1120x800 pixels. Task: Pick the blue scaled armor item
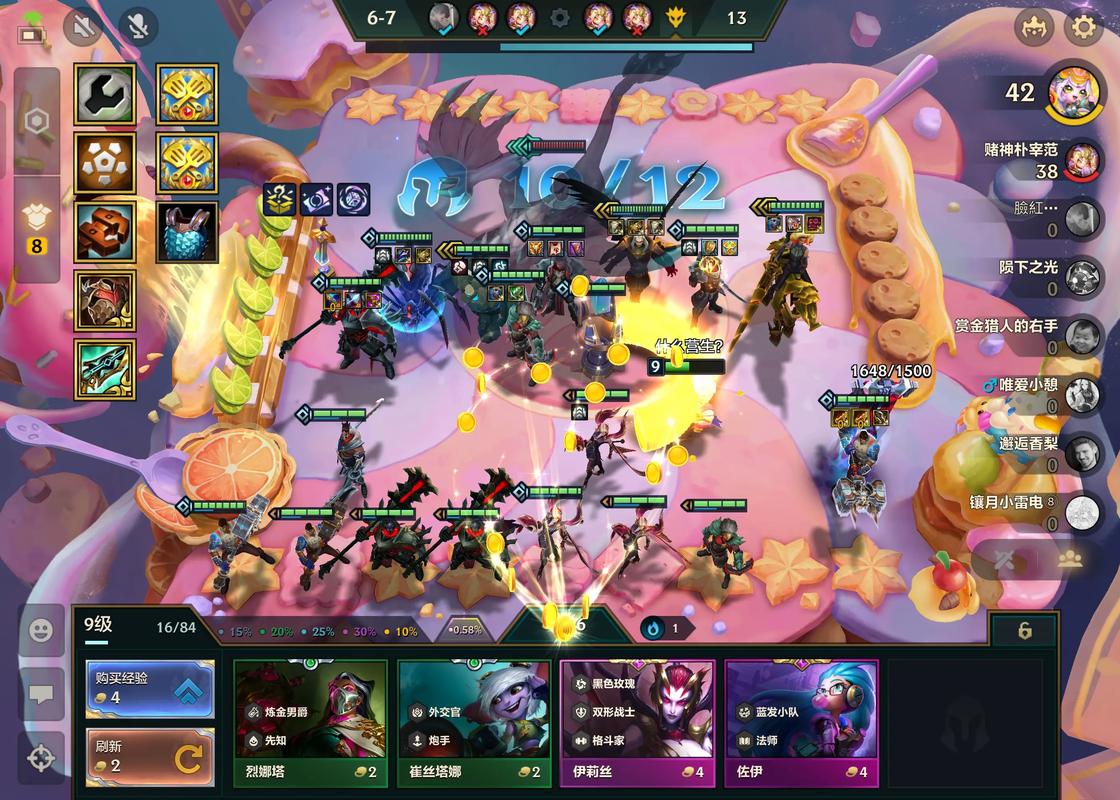(x=187, y=232)
